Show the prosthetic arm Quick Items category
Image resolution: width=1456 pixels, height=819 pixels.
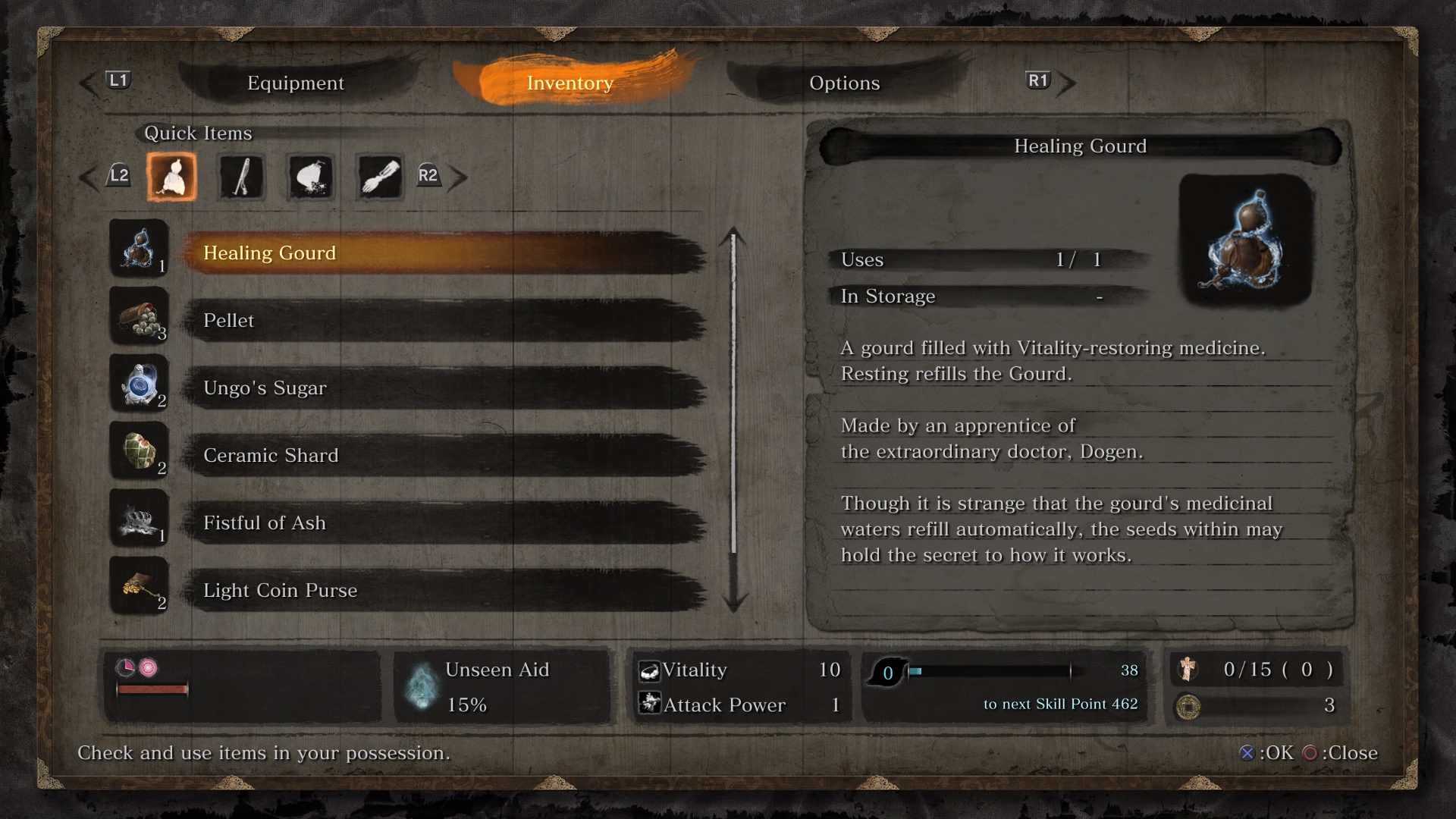(x=380, y=177)
